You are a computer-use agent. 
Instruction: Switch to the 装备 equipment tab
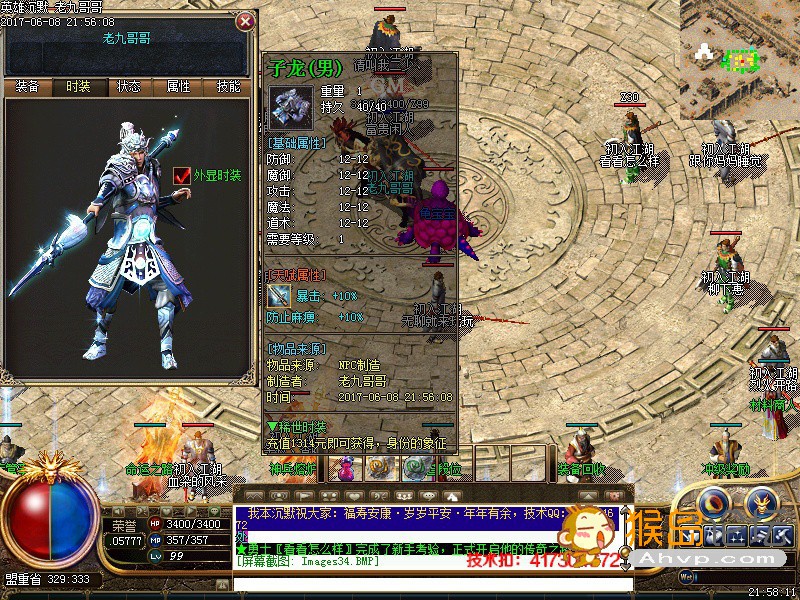[28, 87]
